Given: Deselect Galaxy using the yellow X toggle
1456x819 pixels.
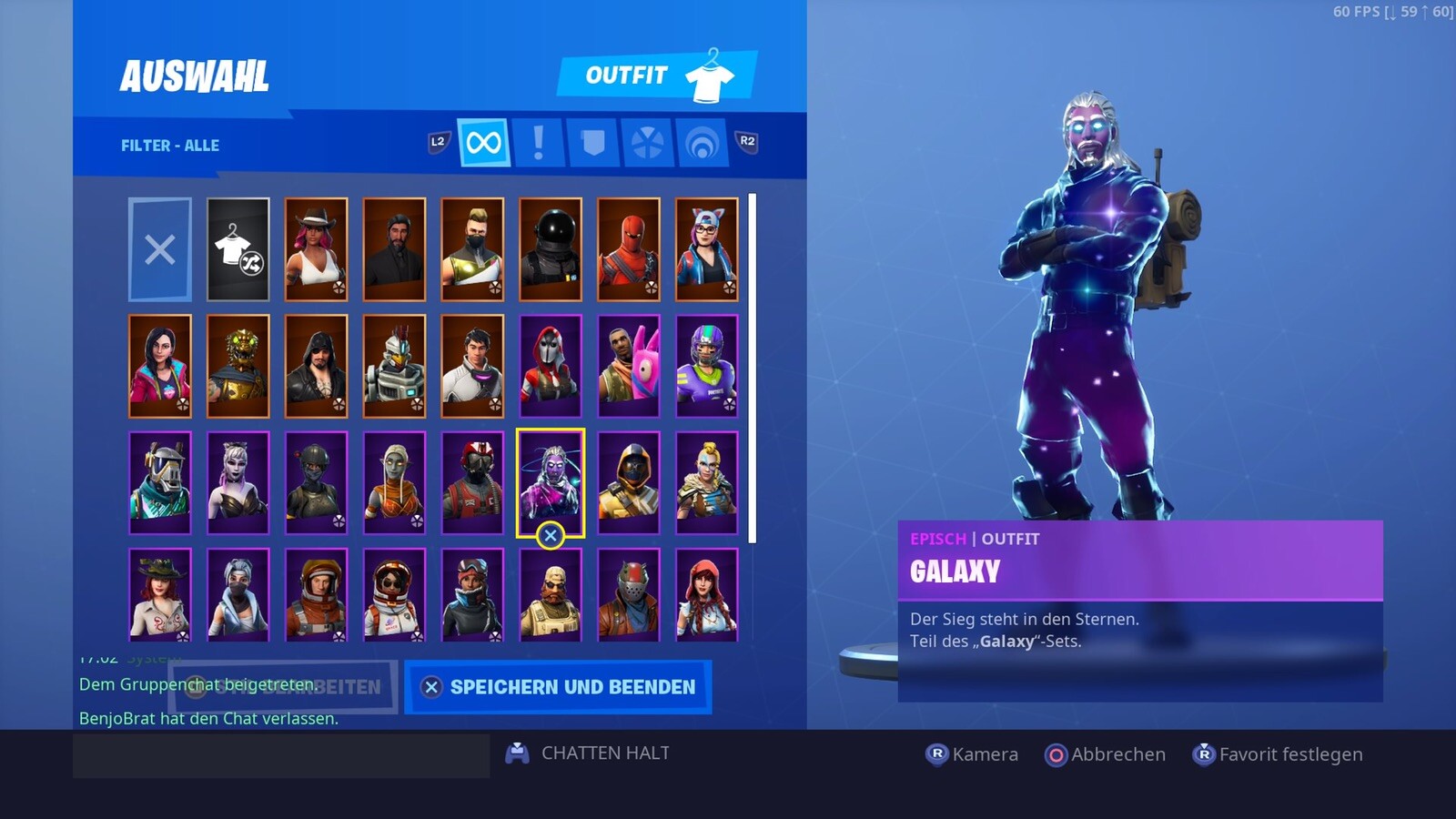Looking at the screenshot, I should [x=551, y=536].
